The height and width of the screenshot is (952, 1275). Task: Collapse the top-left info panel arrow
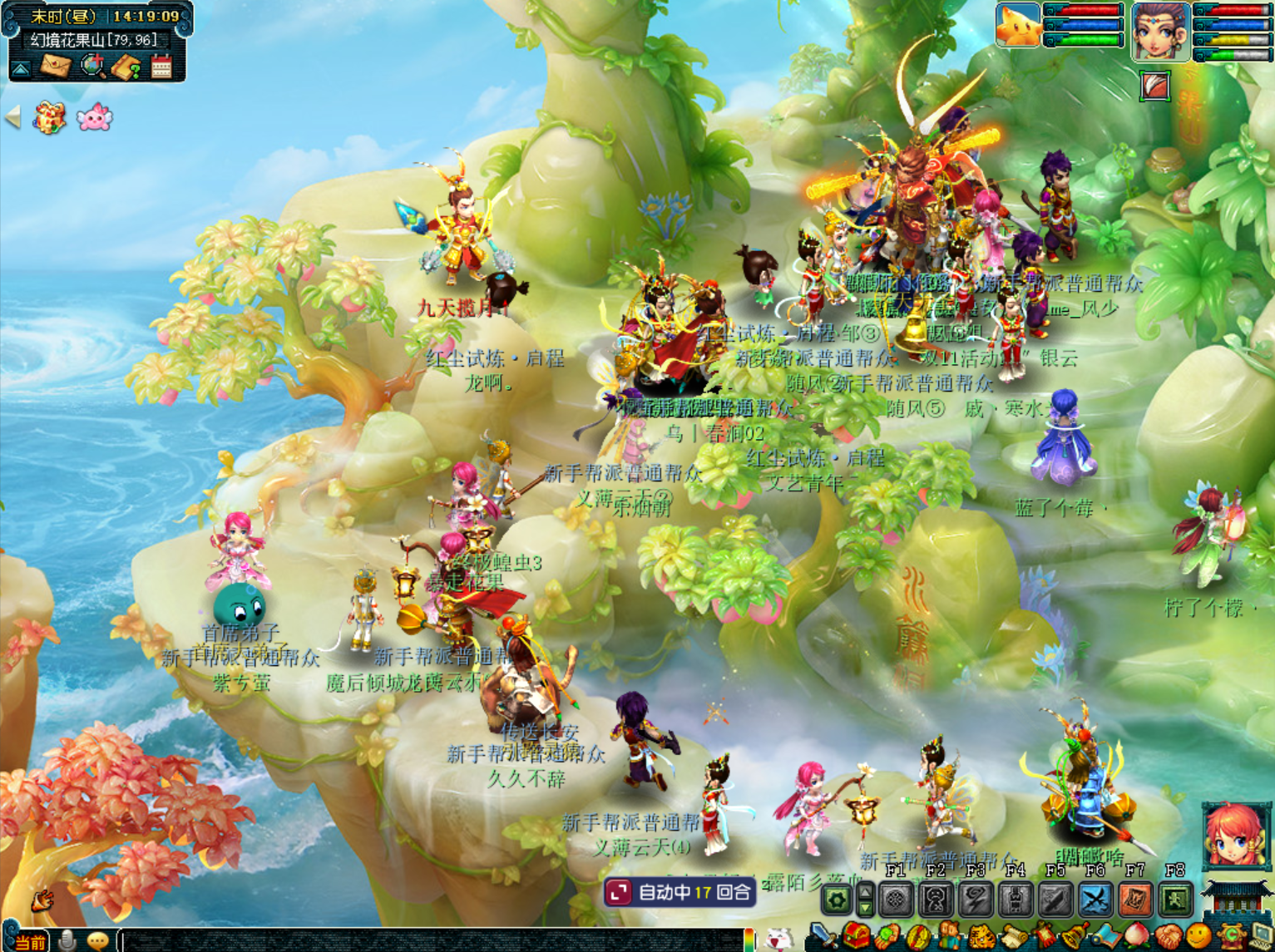[21, 68]
